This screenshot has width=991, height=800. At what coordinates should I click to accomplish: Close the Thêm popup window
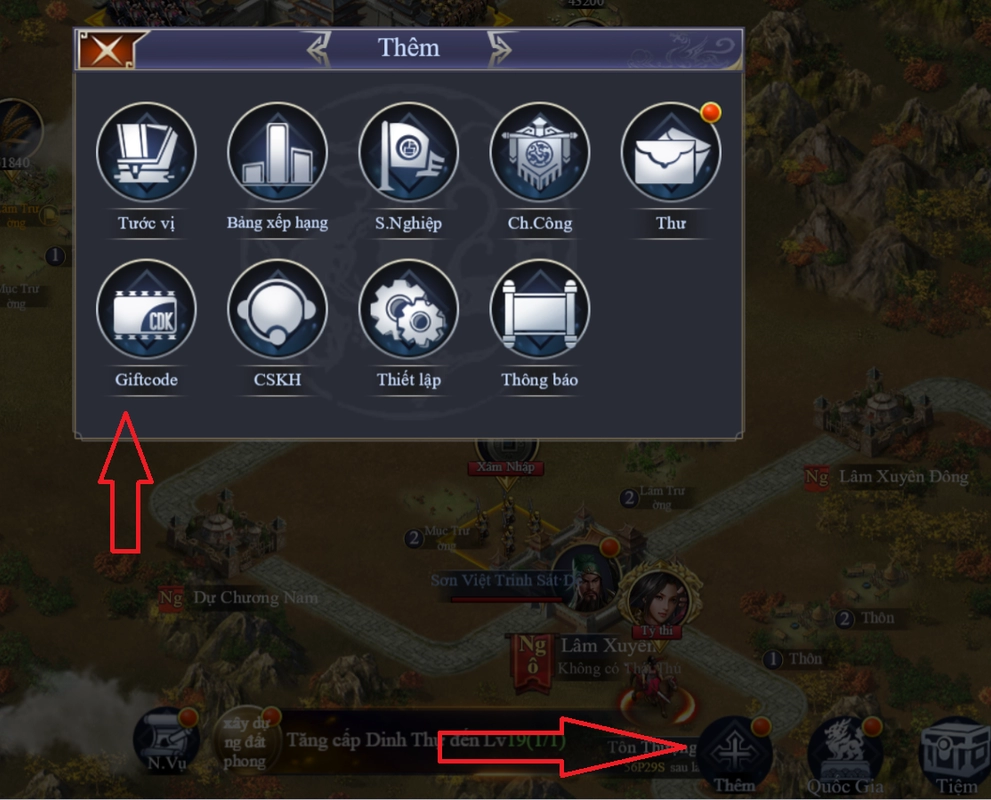coord(106,48)
